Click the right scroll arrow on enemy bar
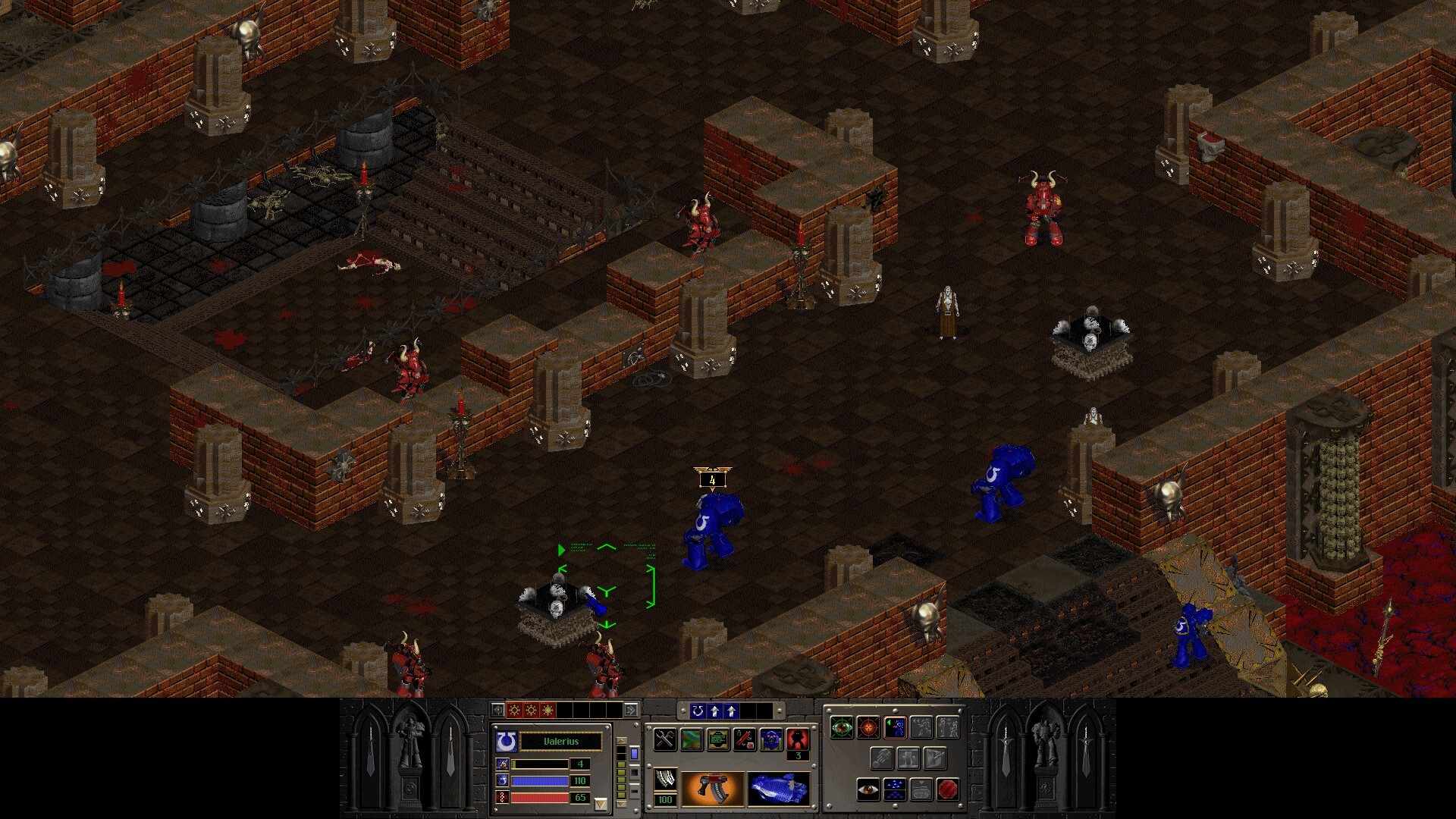Viewport: 1456px width, 819px height. click(631, 711)
